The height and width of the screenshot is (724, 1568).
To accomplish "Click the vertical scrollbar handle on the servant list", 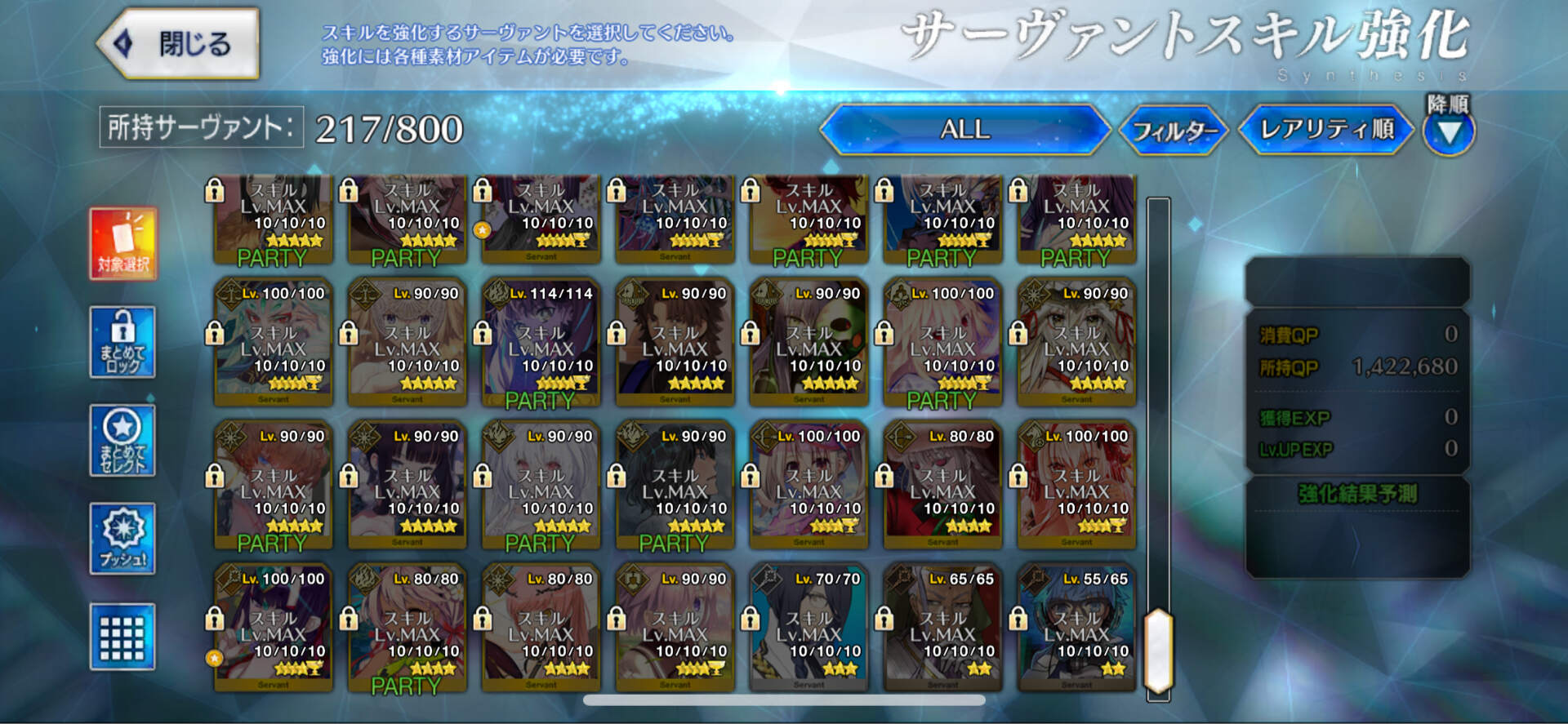I will pos(1157,649).
